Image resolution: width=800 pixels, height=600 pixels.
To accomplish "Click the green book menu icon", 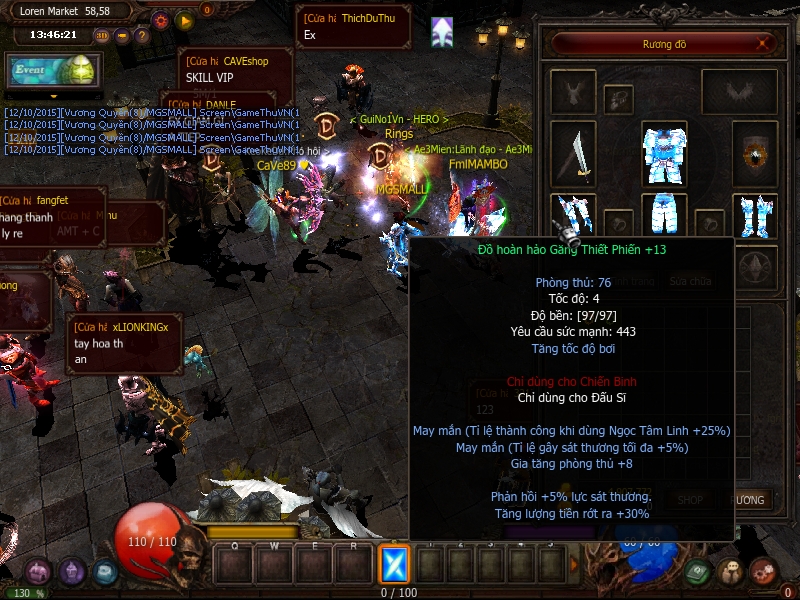I will click(x=700, y=571).
